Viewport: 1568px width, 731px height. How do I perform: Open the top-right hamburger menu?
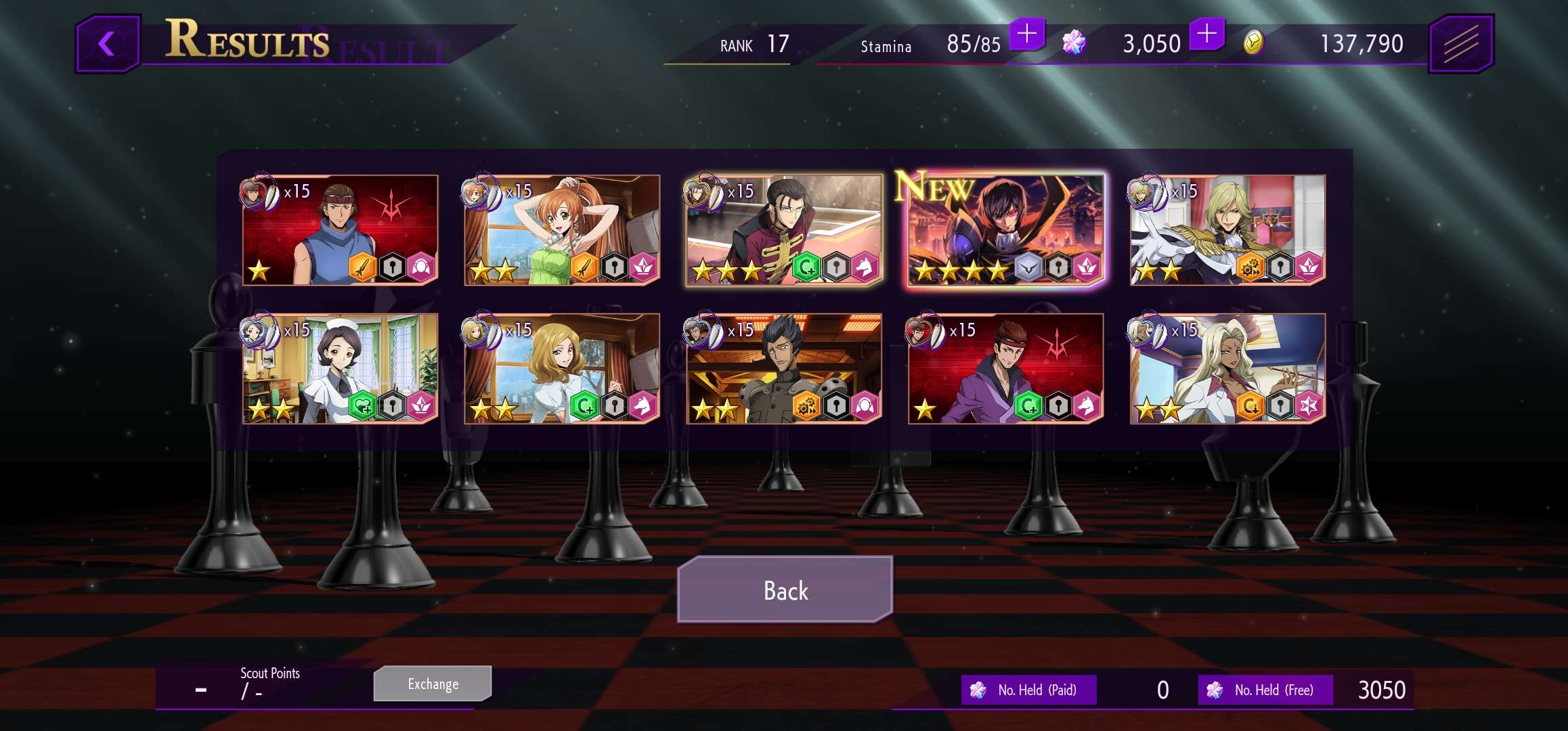(1460, 45)
